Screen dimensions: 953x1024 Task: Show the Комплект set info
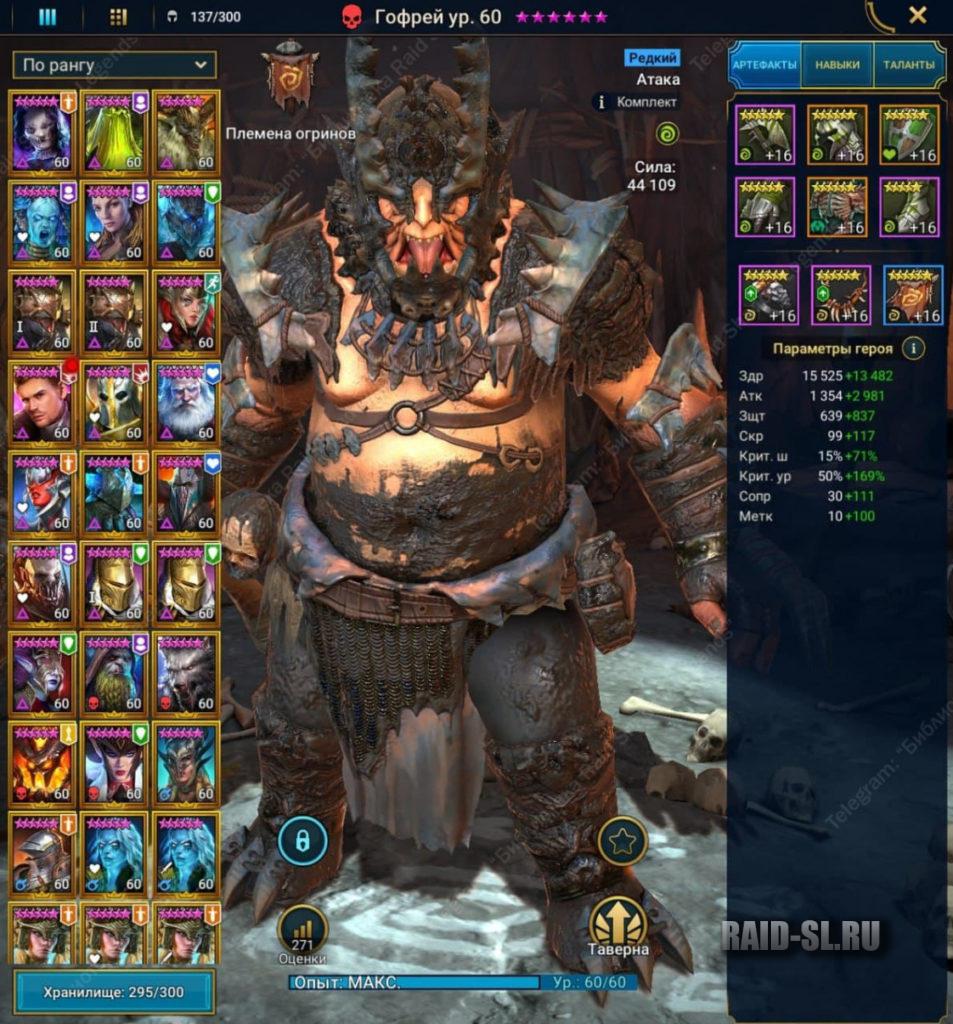coord(636,101)
